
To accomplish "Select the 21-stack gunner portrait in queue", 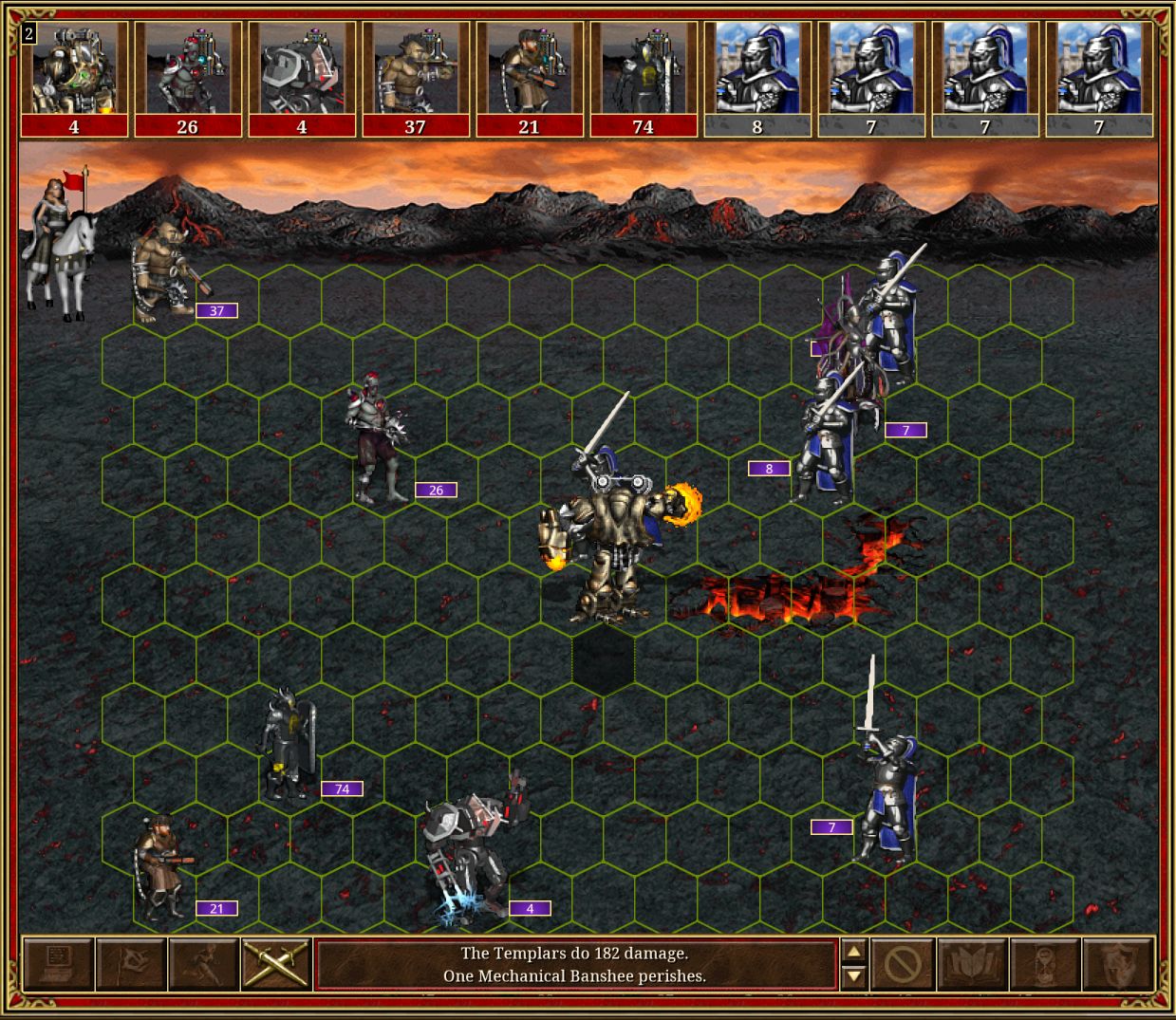I will pyautogui.click(x=530, y=79).
